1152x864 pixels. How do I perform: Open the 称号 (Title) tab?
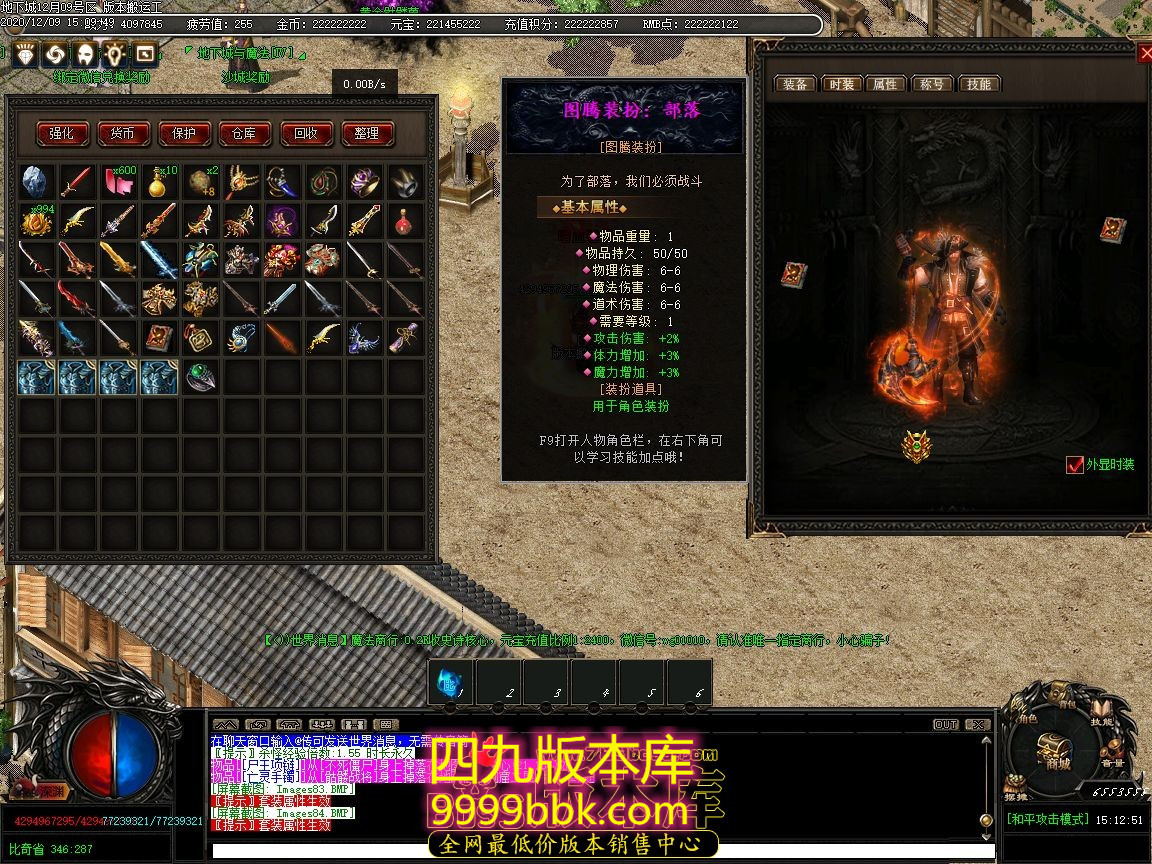(932, 84)
